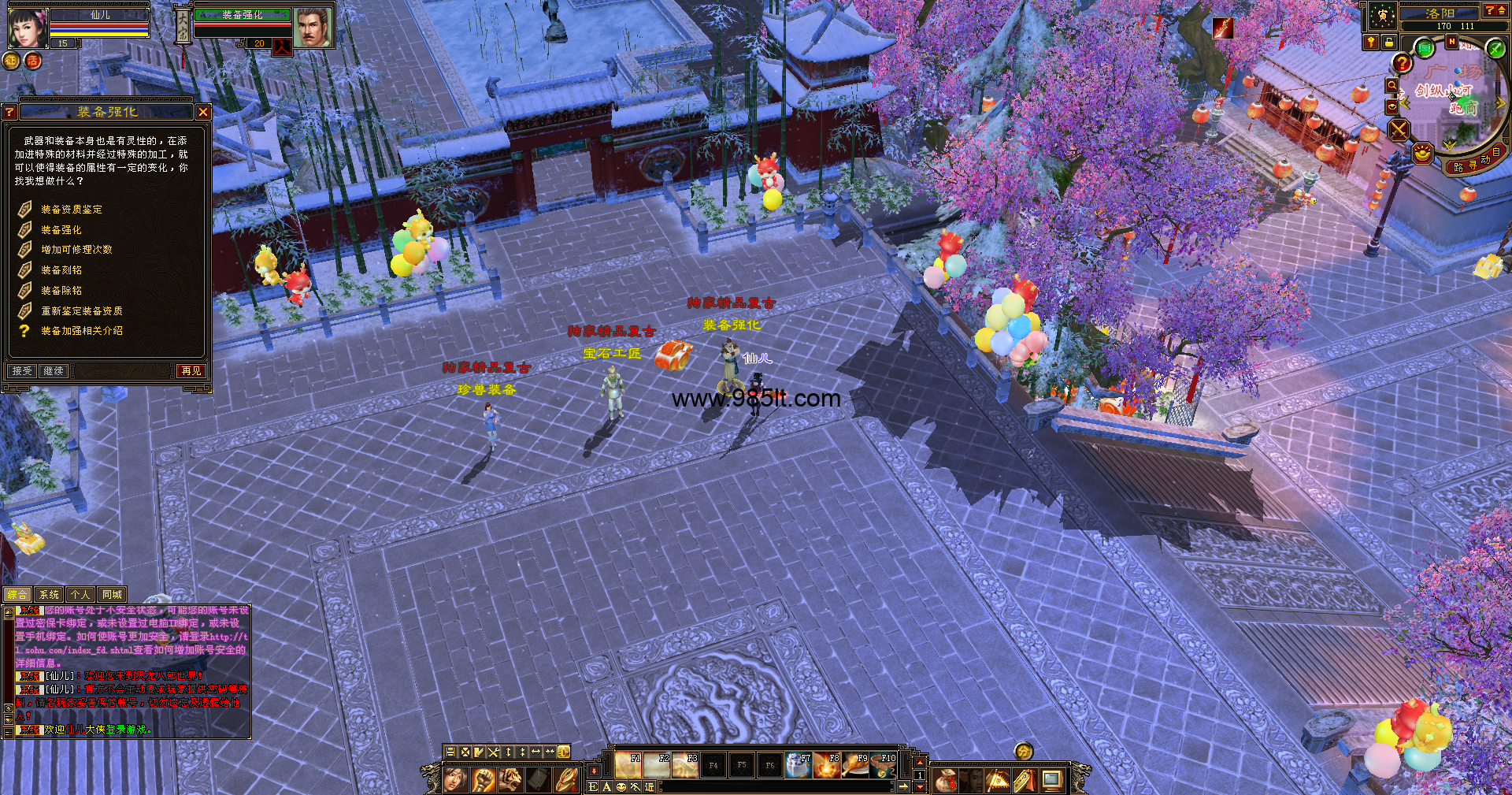Activate the F1 palm skill slot
The height and width of the screenshot is (795, 1512).
[x=628, y=765]
